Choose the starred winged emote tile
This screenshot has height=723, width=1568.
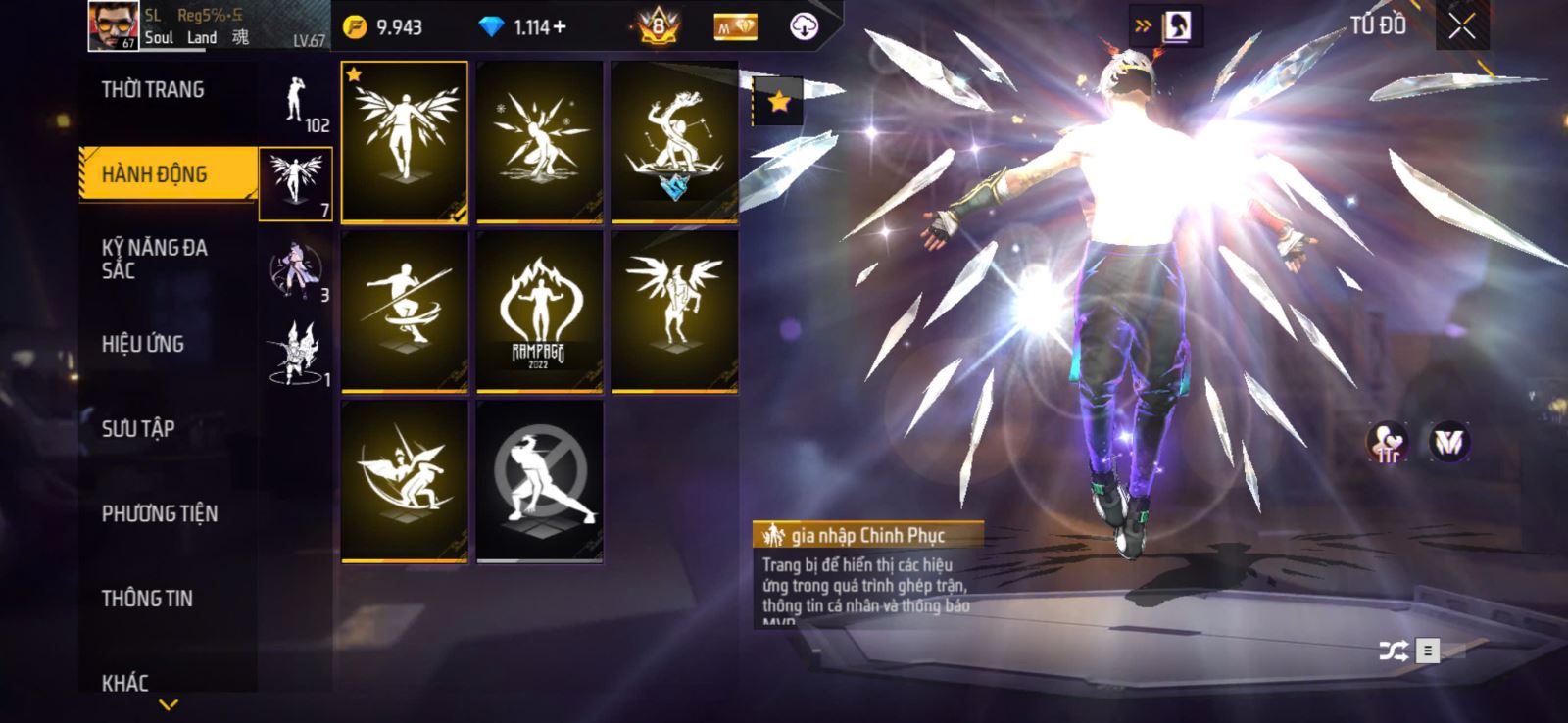405,141
